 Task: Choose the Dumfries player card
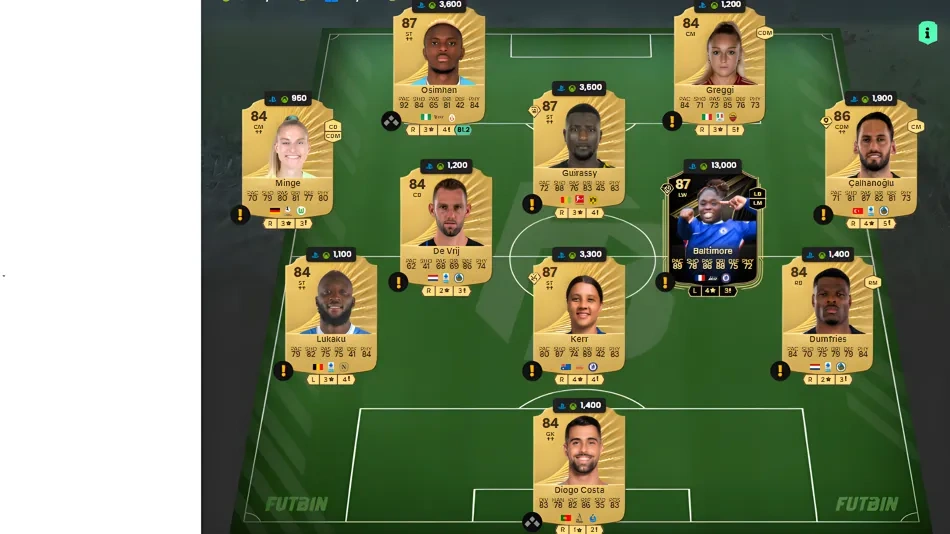(x=827, y=310)
